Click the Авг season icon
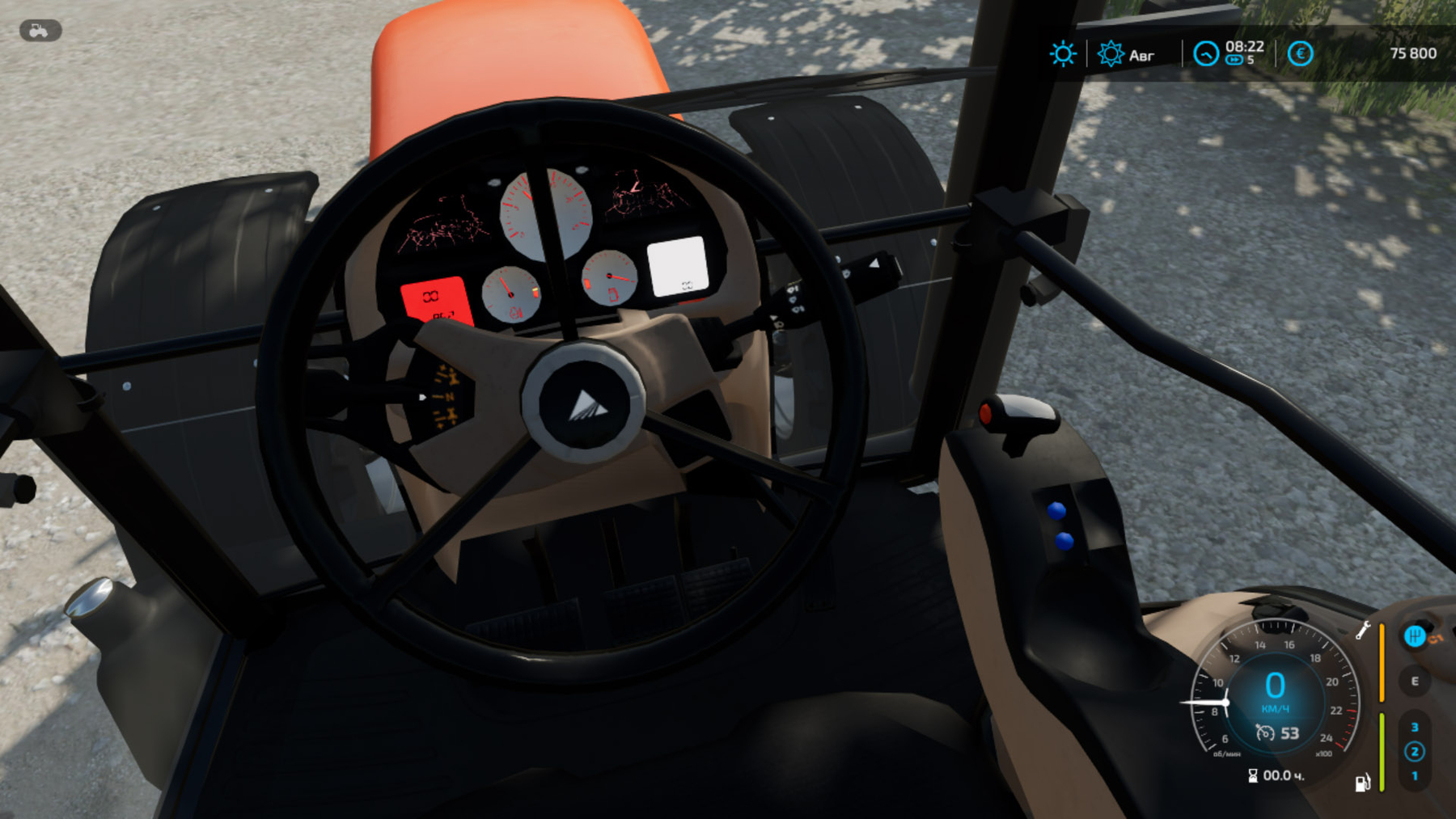This screenshot has height=819, width=1456. tap(1111, 53)
